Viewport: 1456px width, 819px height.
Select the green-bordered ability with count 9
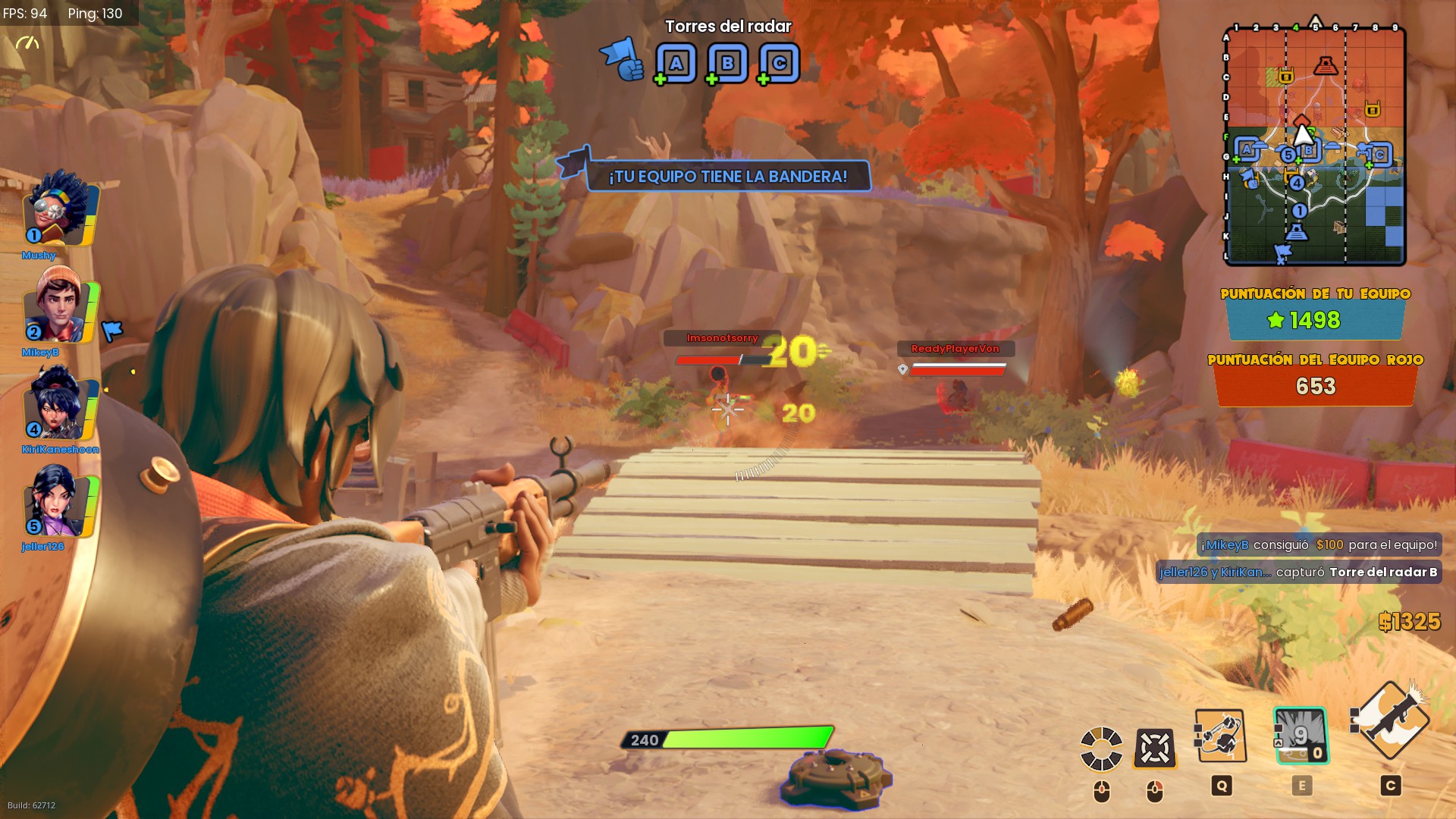tap(1301, 736)
